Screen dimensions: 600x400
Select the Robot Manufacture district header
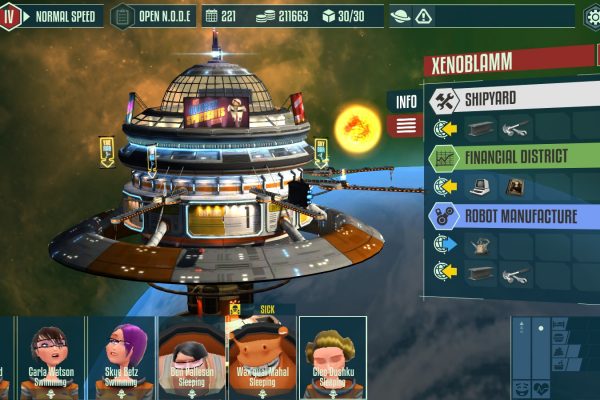click(x=510, y=215)
